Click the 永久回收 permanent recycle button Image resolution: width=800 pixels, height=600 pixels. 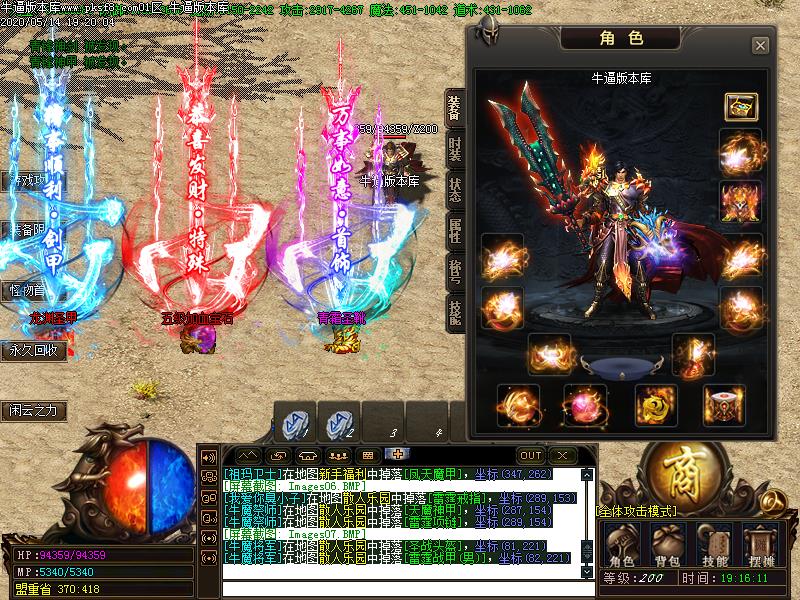[36, 351]
